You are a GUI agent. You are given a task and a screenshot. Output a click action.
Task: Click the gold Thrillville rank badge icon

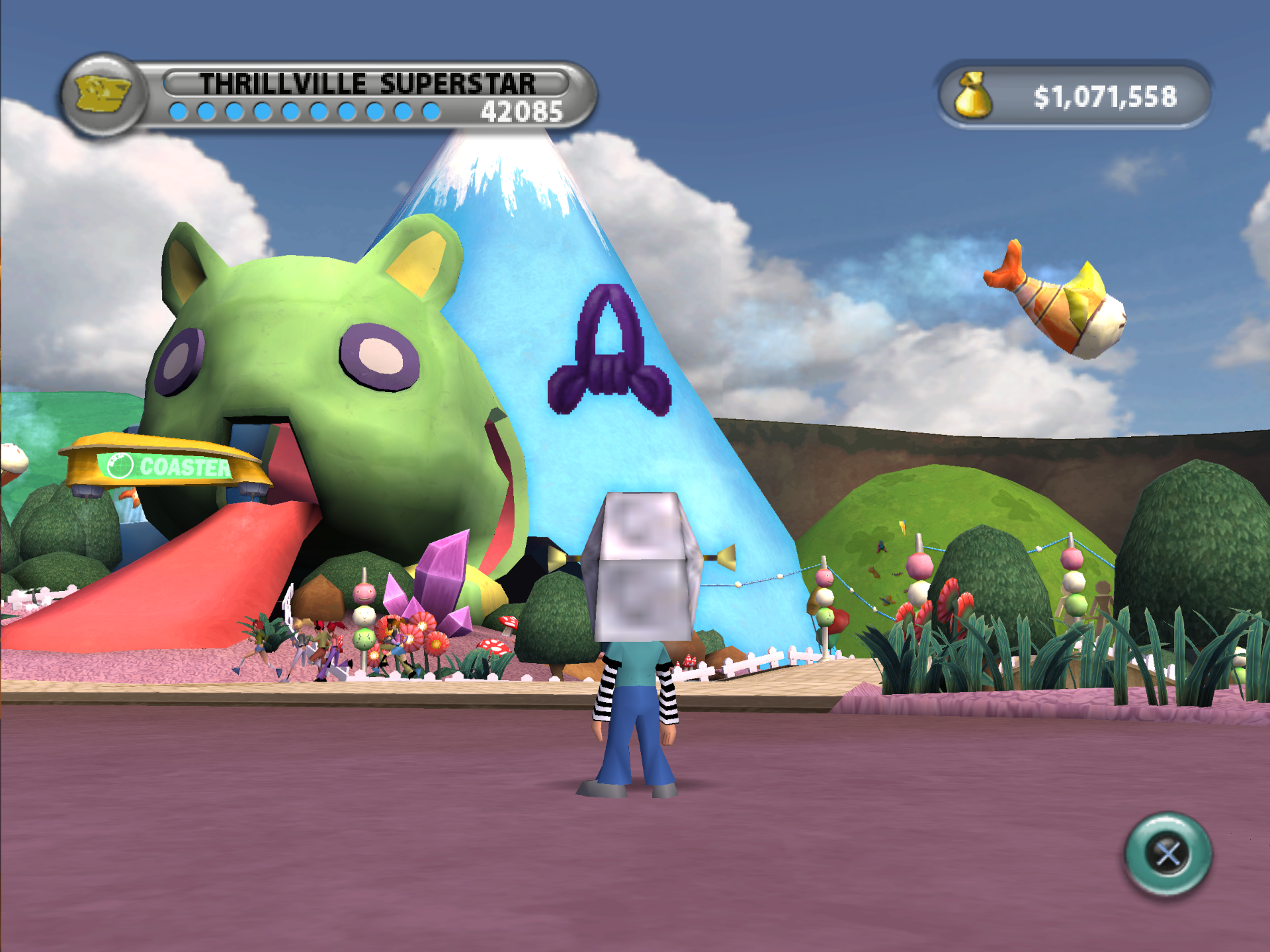click(103, 95)
